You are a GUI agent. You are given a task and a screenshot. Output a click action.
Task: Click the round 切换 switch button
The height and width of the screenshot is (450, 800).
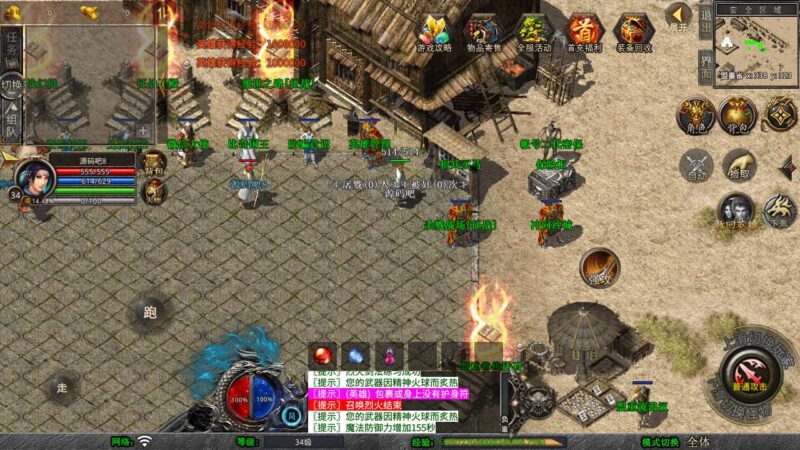[x=12, y=84]
